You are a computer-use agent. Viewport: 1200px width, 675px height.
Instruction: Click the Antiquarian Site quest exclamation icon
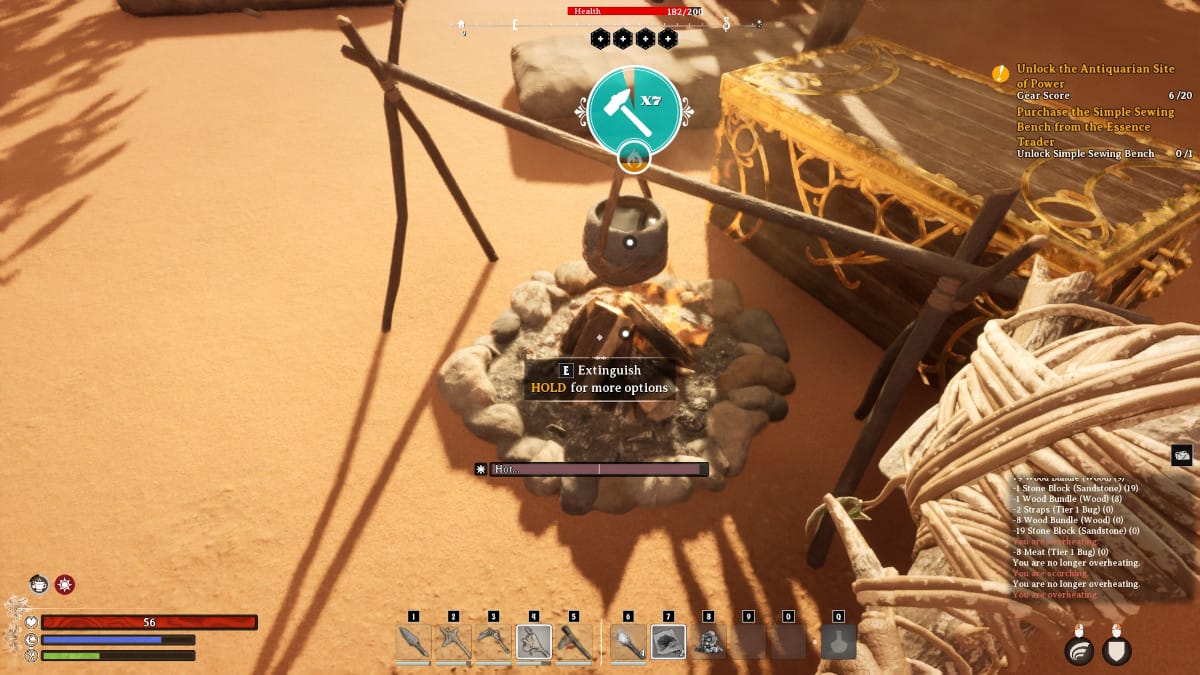click(x=1000, y=73)
